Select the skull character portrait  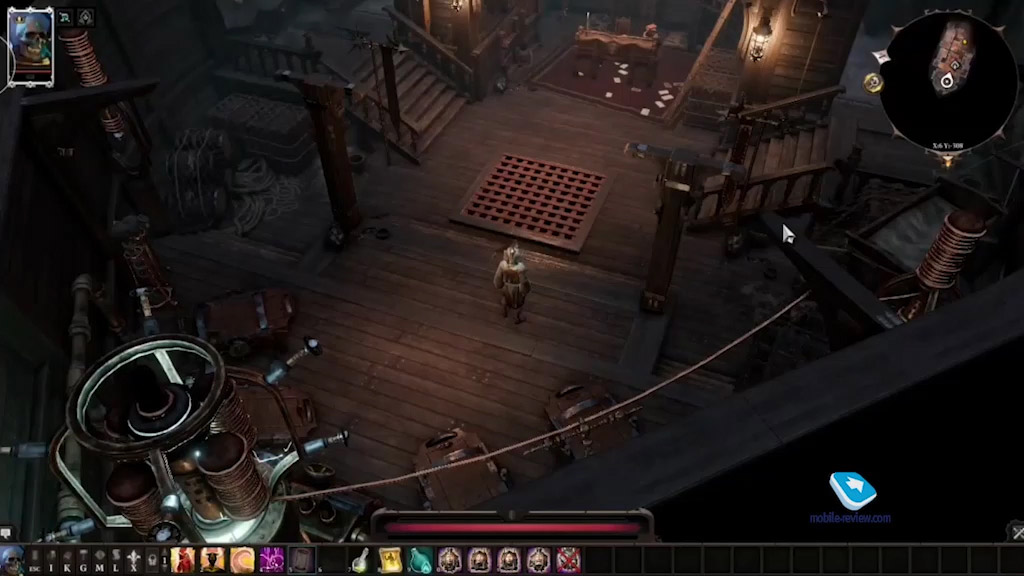point(31,47)
